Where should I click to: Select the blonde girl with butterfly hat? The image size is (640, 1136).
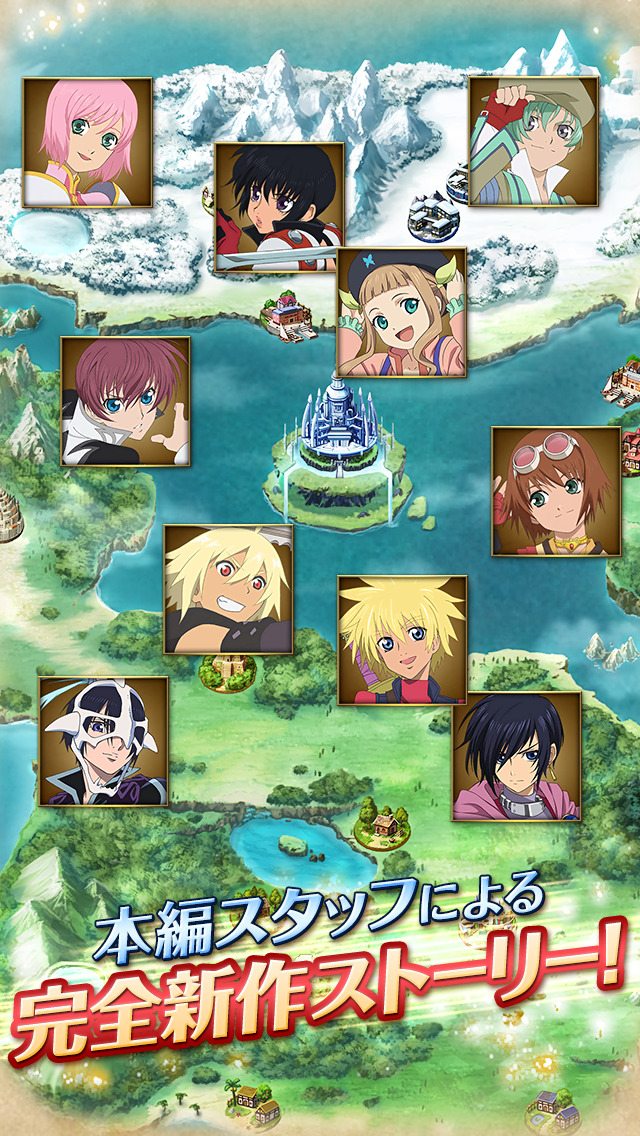(401, 312)
